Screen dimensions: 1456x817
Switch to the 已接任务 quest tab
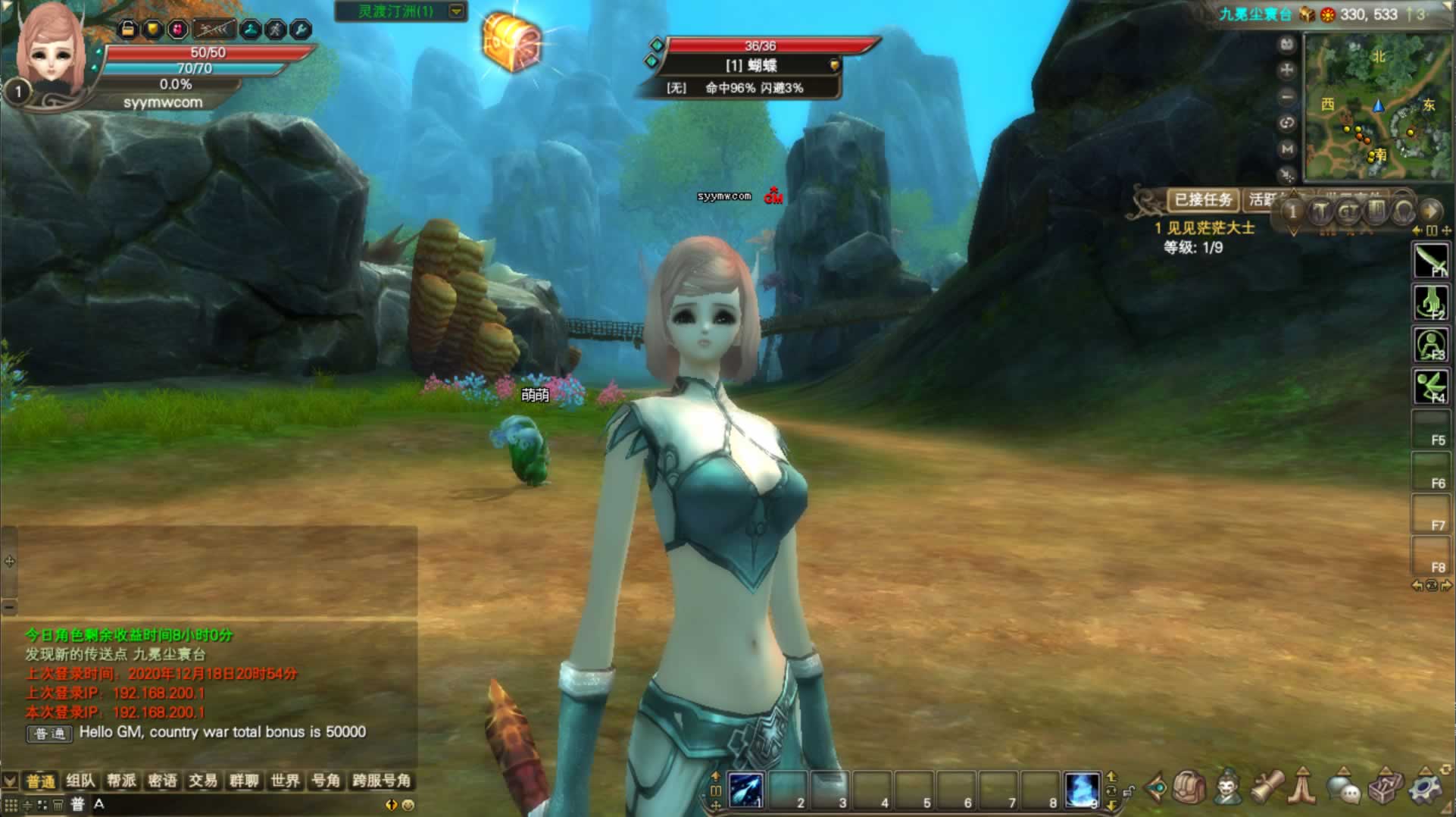click(1202, 200)
